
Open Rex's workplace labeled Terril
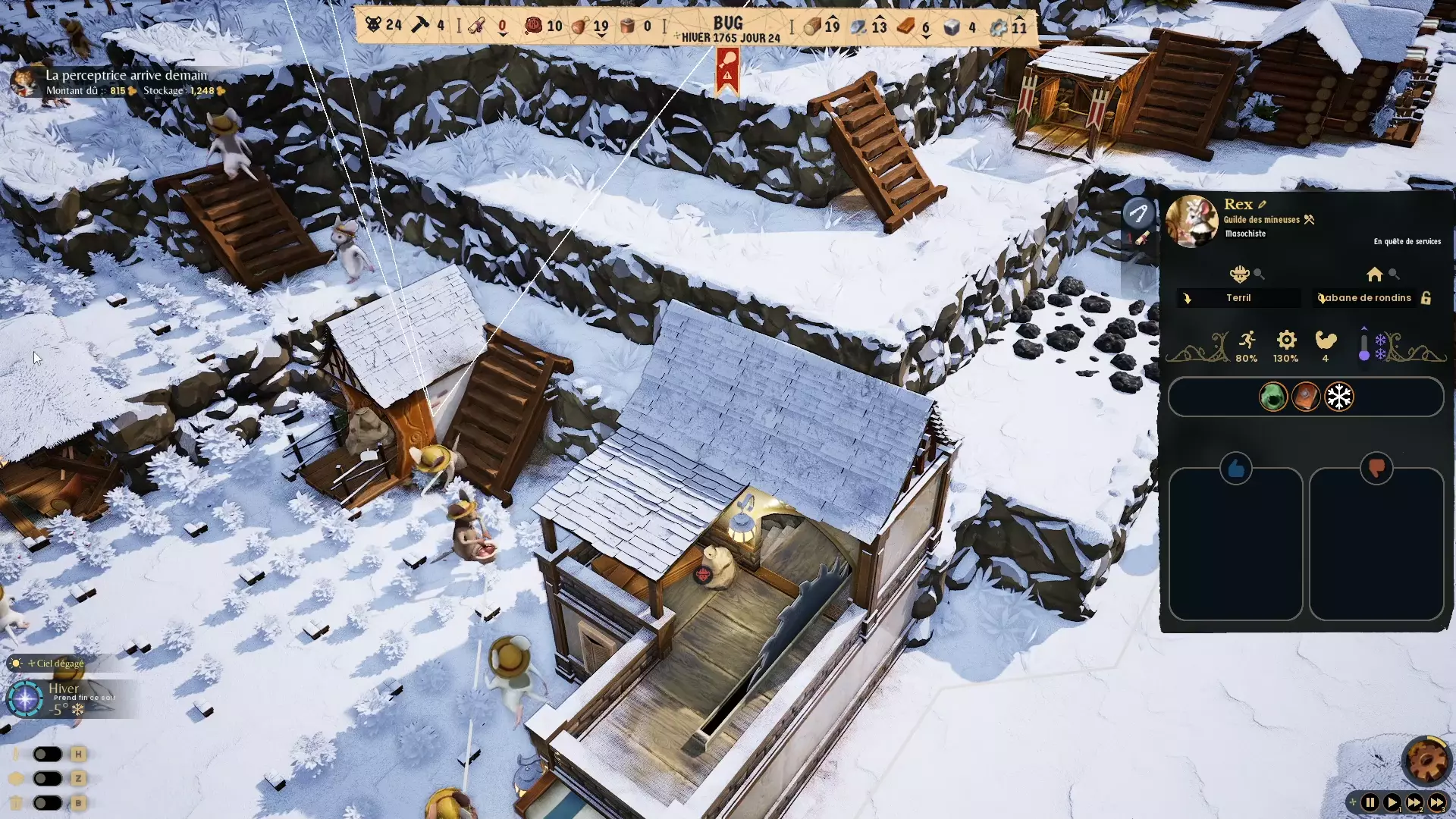pyautogui.click(x=1238, y=297)
